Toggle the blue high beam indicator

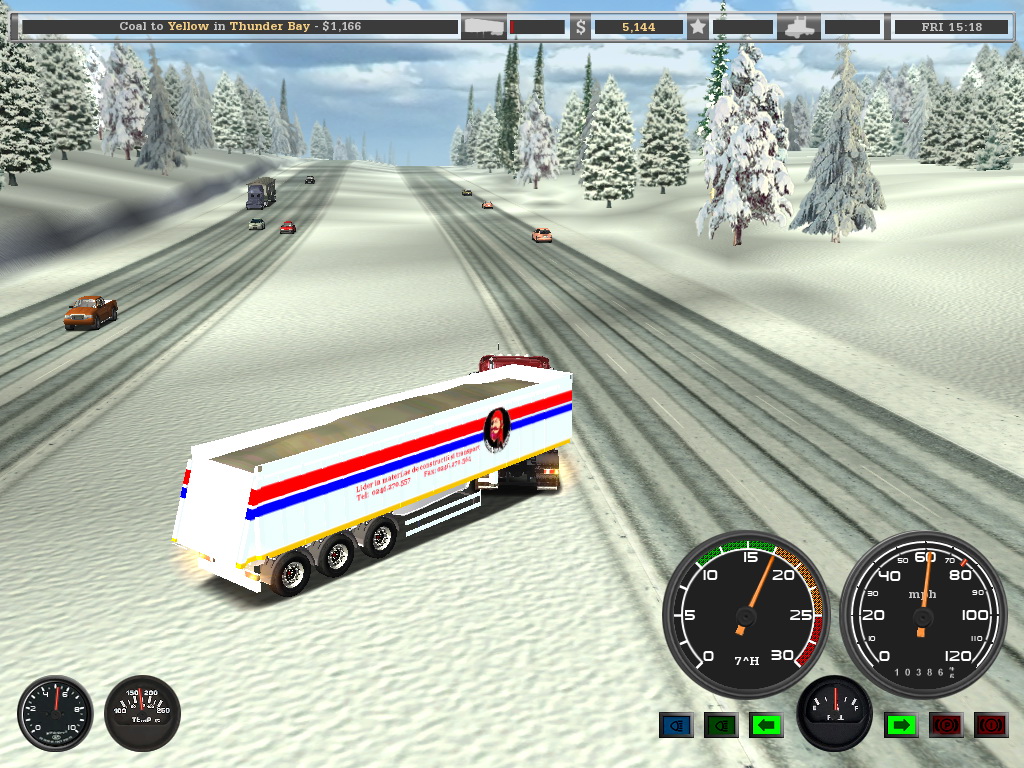(x=676, y=725)
